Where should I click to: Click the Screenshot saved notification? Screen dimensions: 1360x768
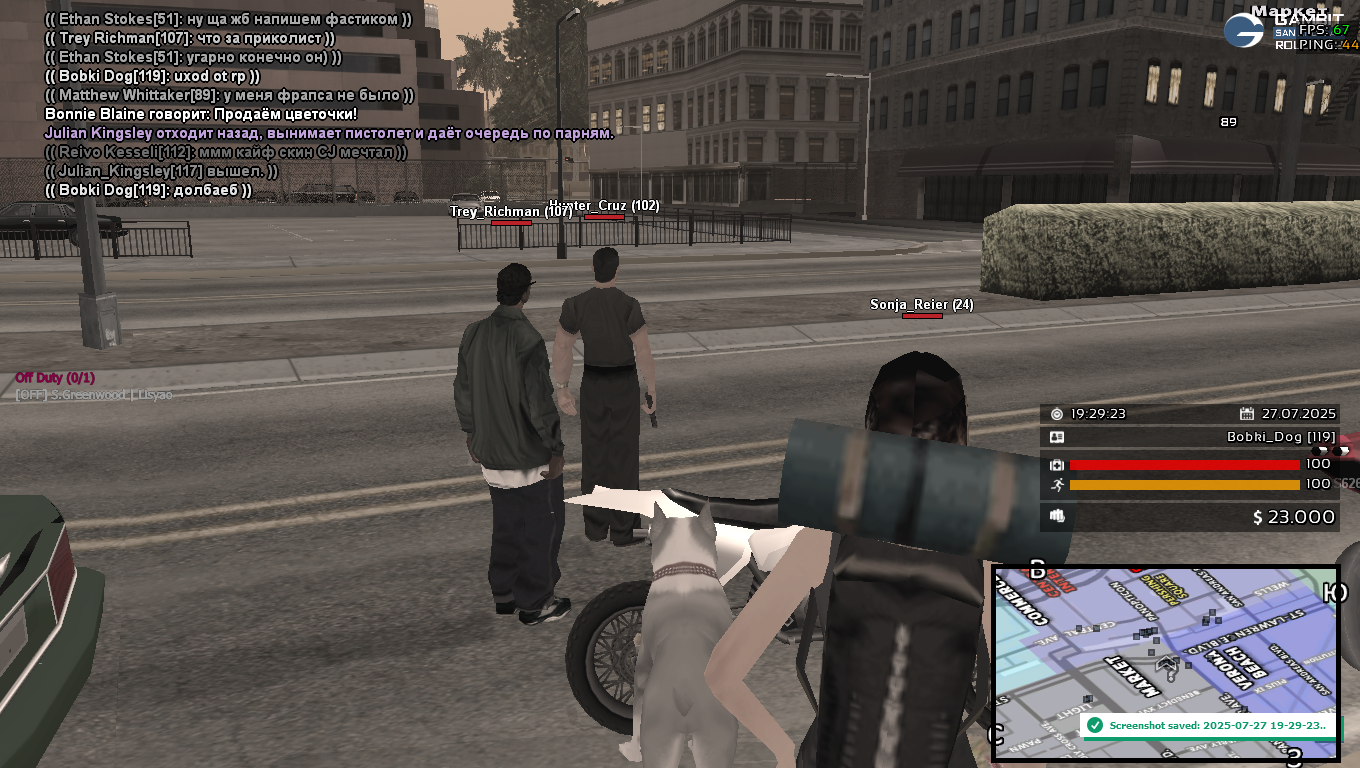(1209, 725)
